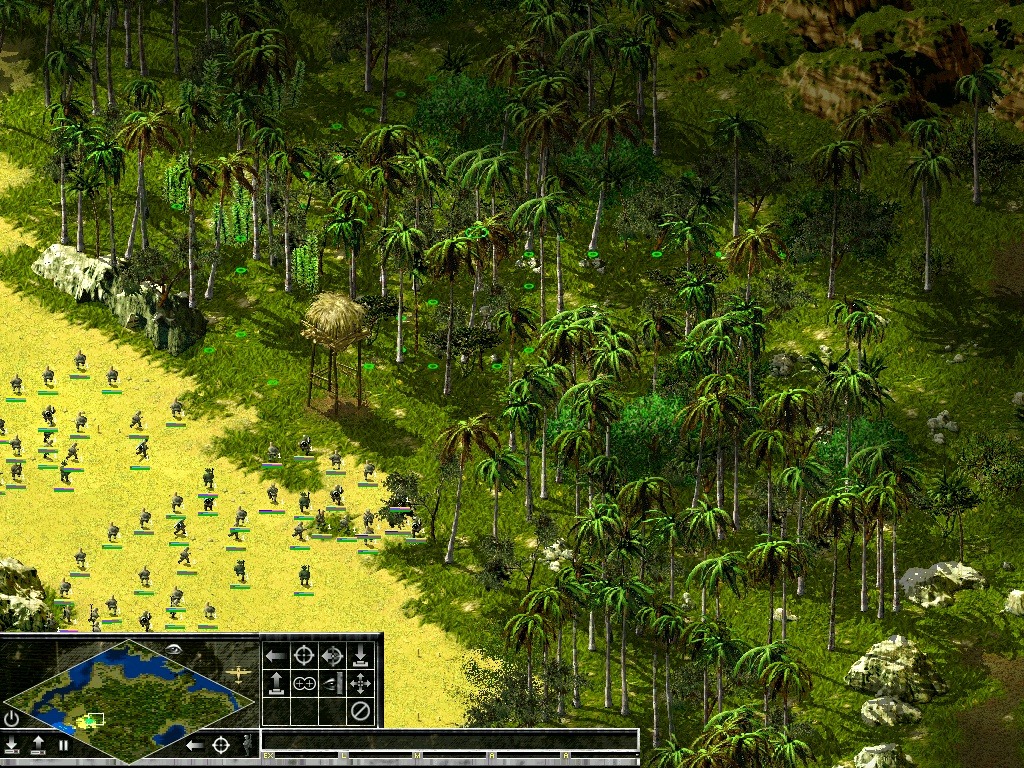Click the soldier figure icon below minimap
The height and width of the screenshot is (768, 1024).
pos(246,744)
